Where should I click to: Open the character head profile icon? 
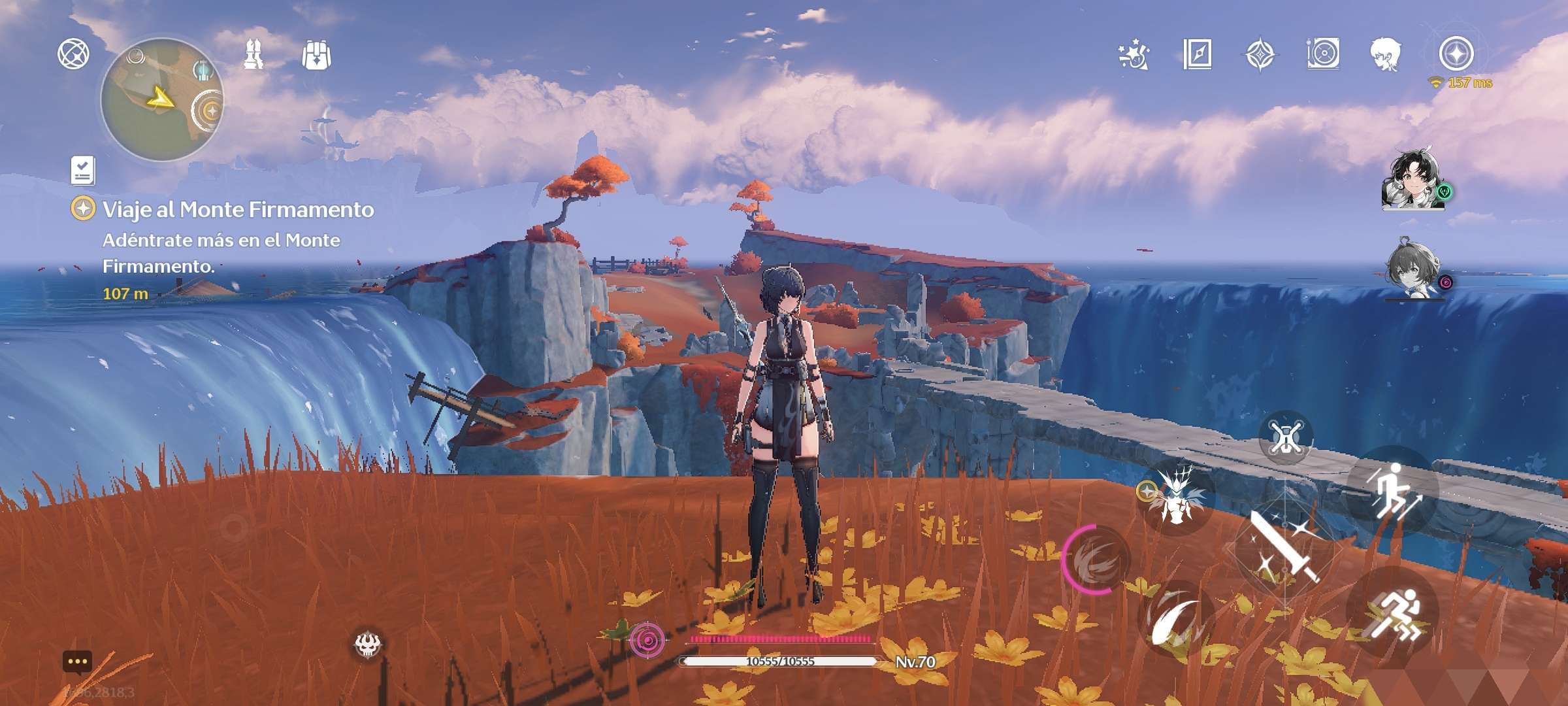pos(1386,54)
